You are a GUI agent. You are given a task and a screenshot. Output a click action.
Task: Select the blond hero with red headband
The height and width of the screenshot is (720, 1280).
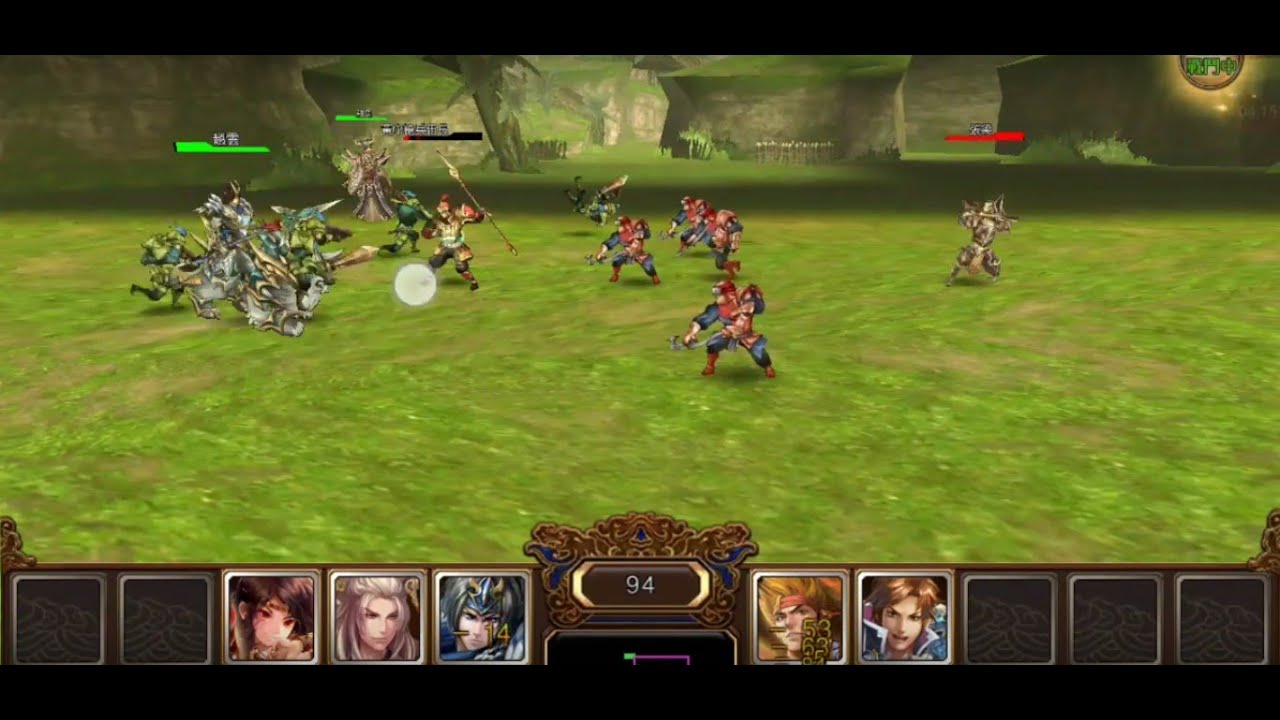[x=799, y=617]
